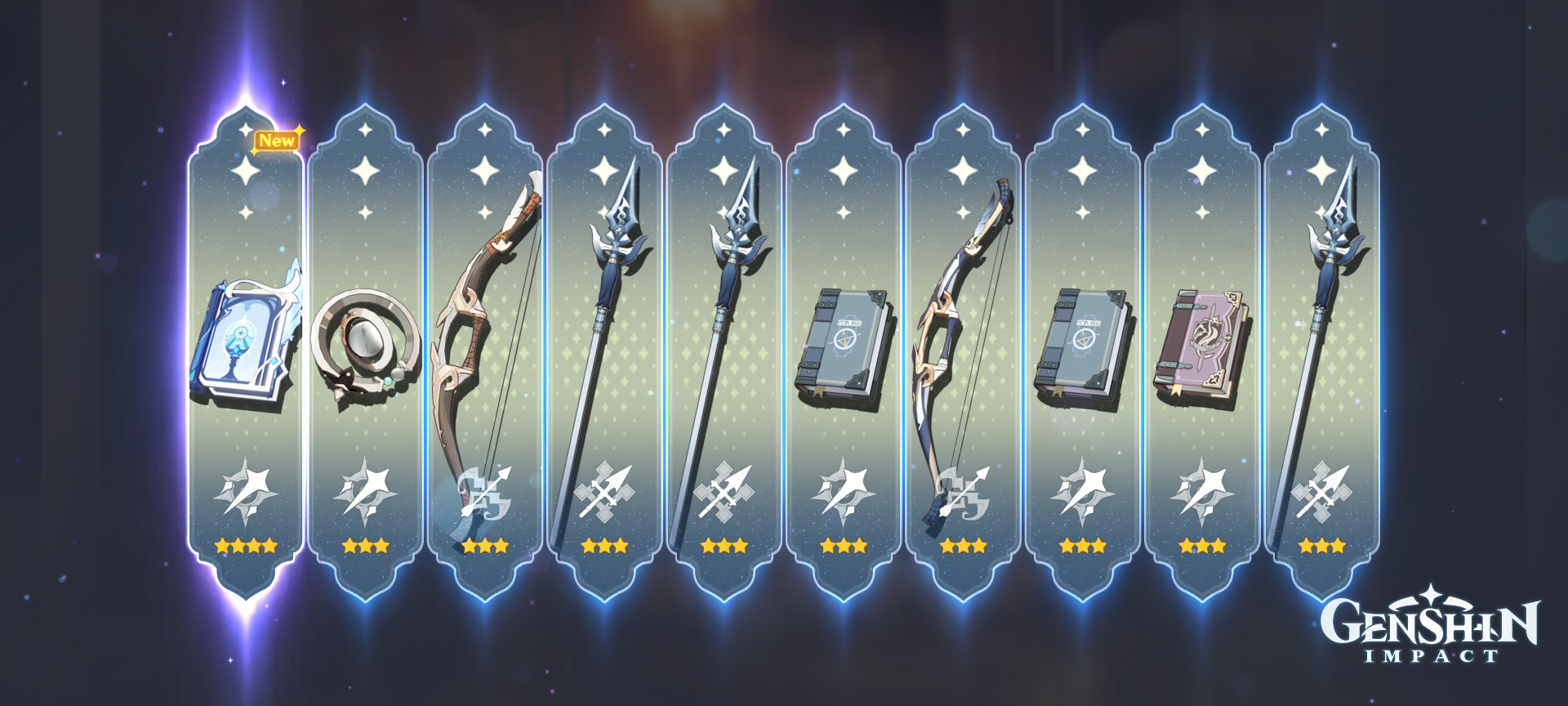
Task: Click the four gold stars on the first card
Action: [x=245, y=546]
